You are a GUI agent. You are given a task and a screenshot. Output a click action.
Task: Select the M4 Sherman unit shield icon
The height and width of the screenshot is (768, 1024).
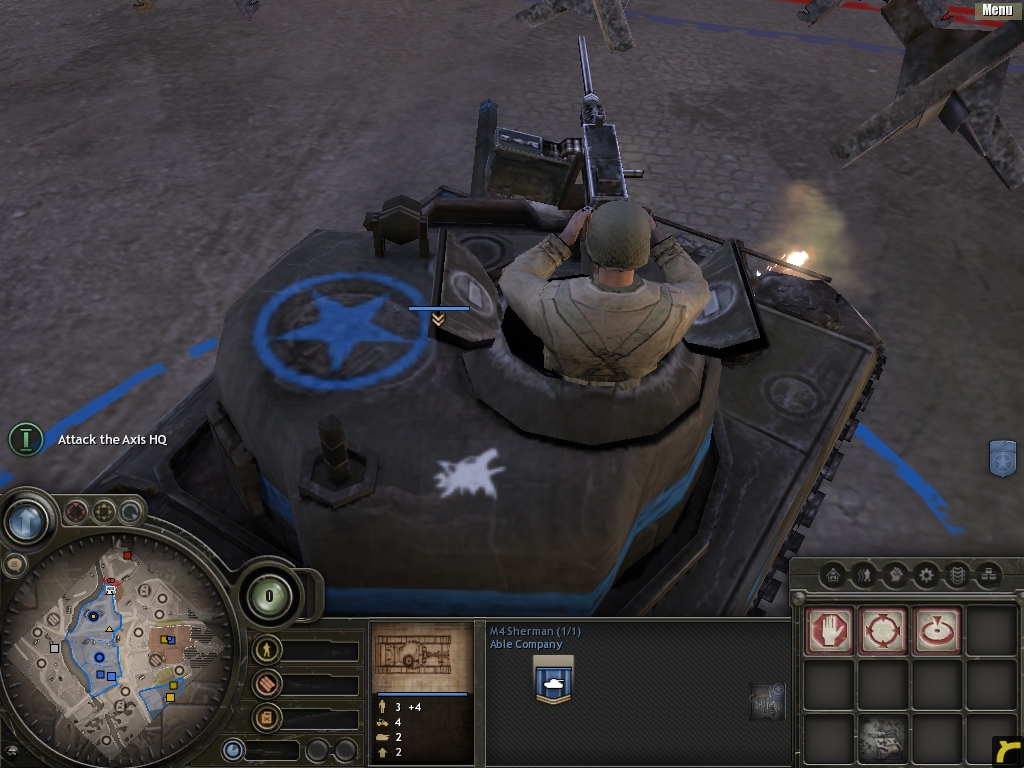point(553,681)
